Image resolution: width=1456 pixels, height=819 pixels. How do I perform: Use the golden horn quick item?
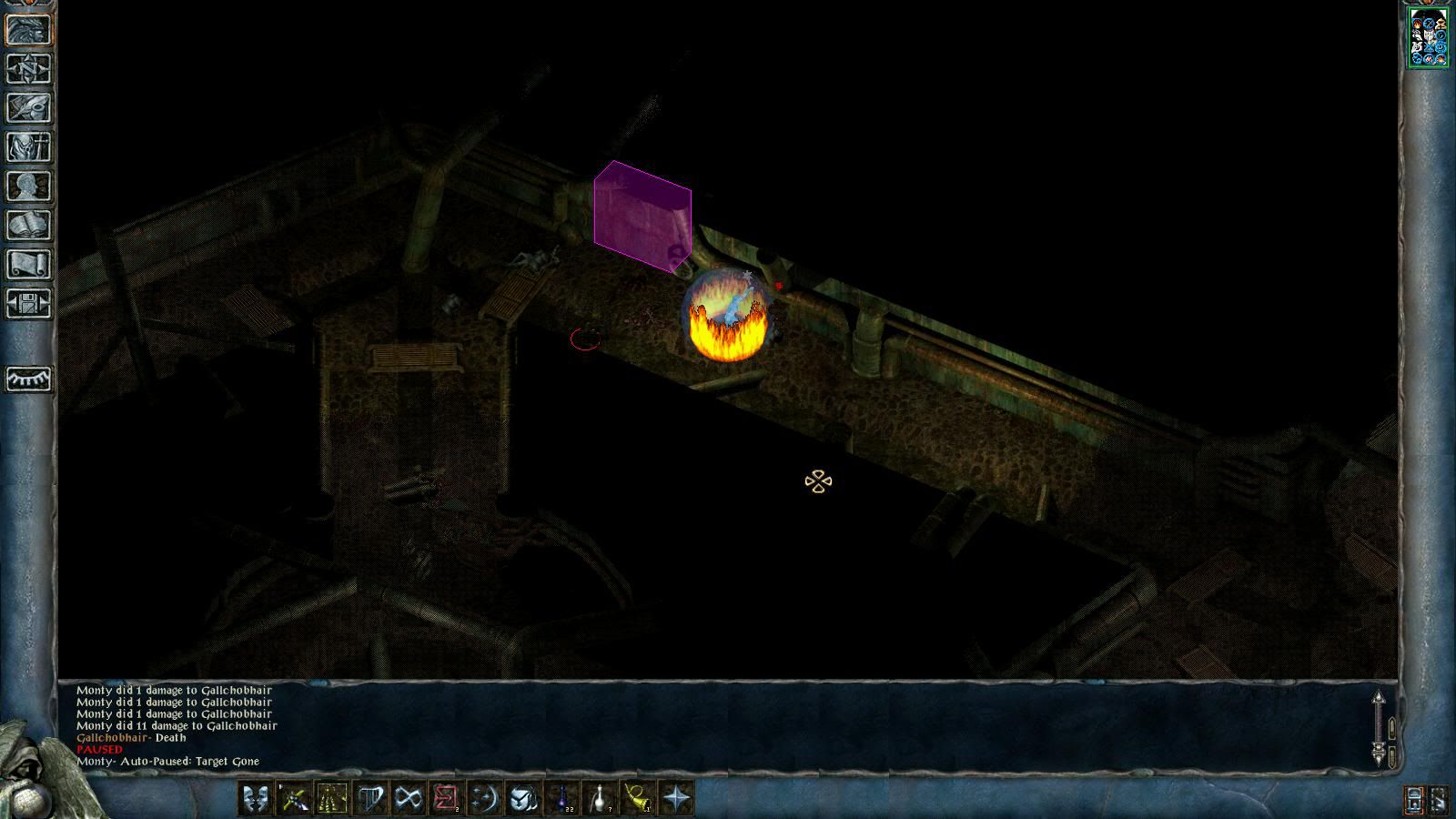[x=638, y=799]
